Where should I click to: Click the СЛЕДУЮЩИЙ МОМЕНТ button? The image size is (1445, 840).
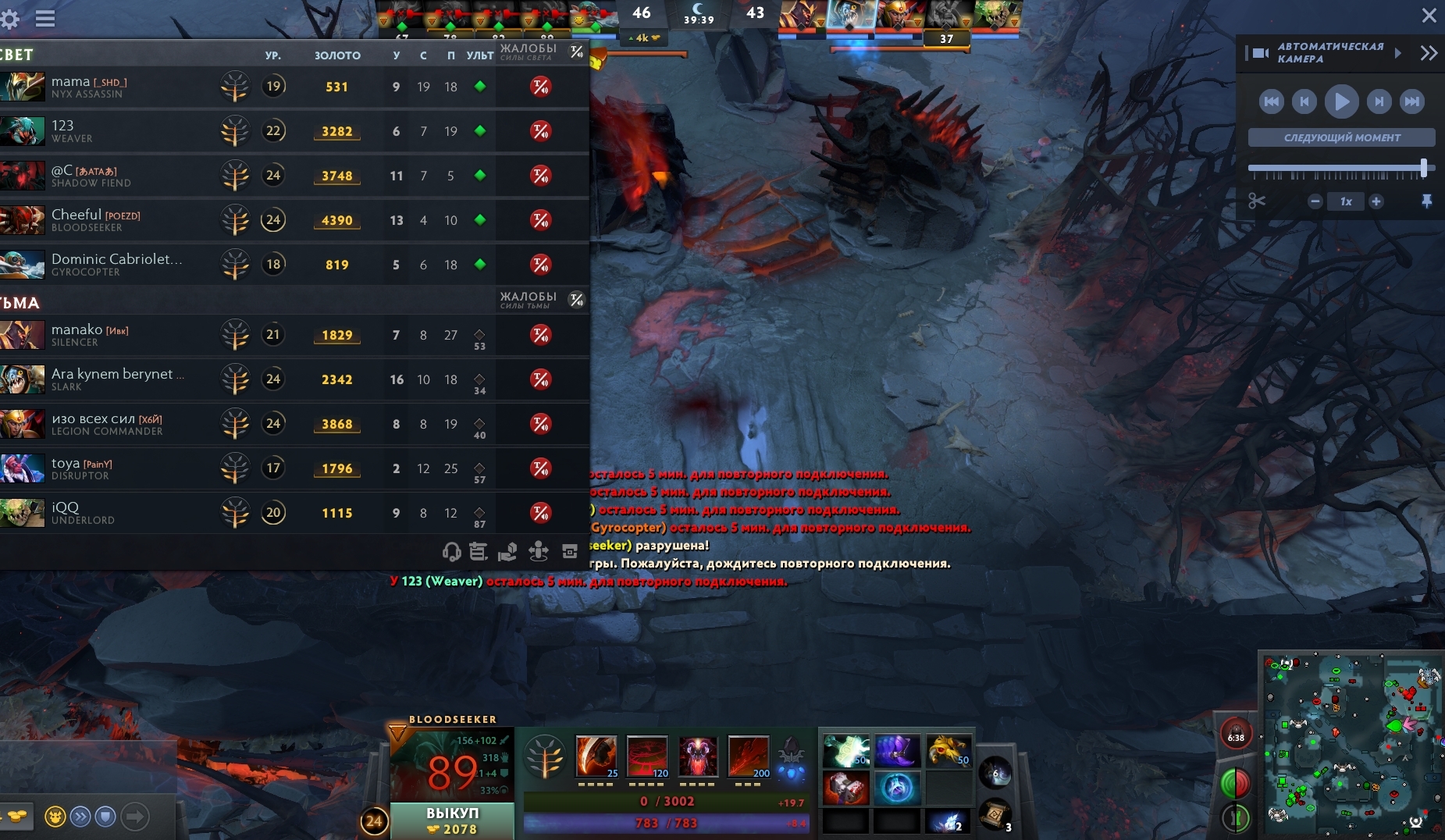coord(1340,137)
